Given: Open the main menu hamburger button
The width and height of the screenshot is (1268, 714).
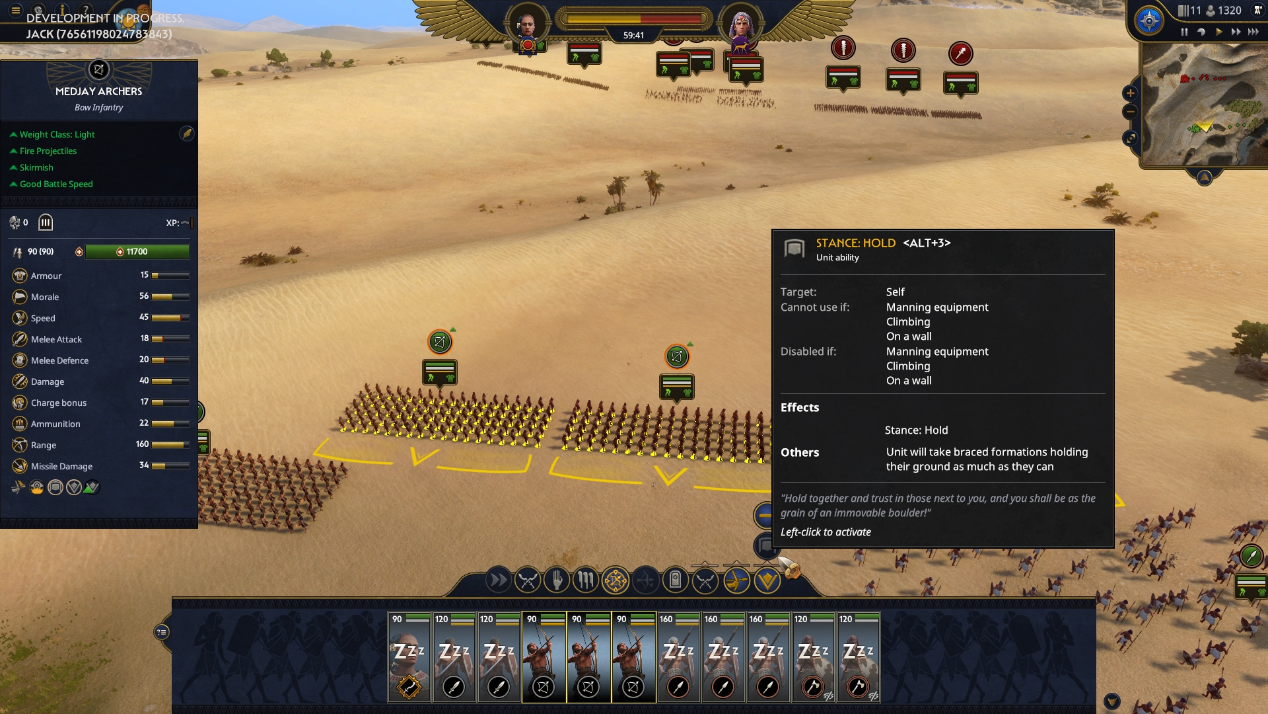Looking at the screenshot, I should coord(15,11).
